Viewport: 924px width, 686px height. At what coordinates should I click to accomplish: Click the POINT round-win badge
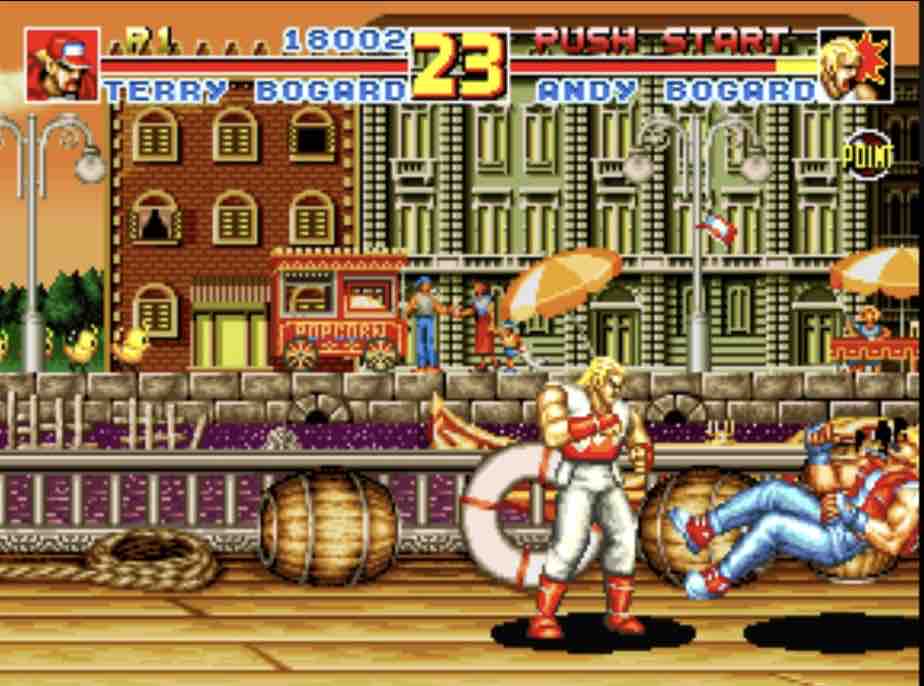(x=866, y=155)
